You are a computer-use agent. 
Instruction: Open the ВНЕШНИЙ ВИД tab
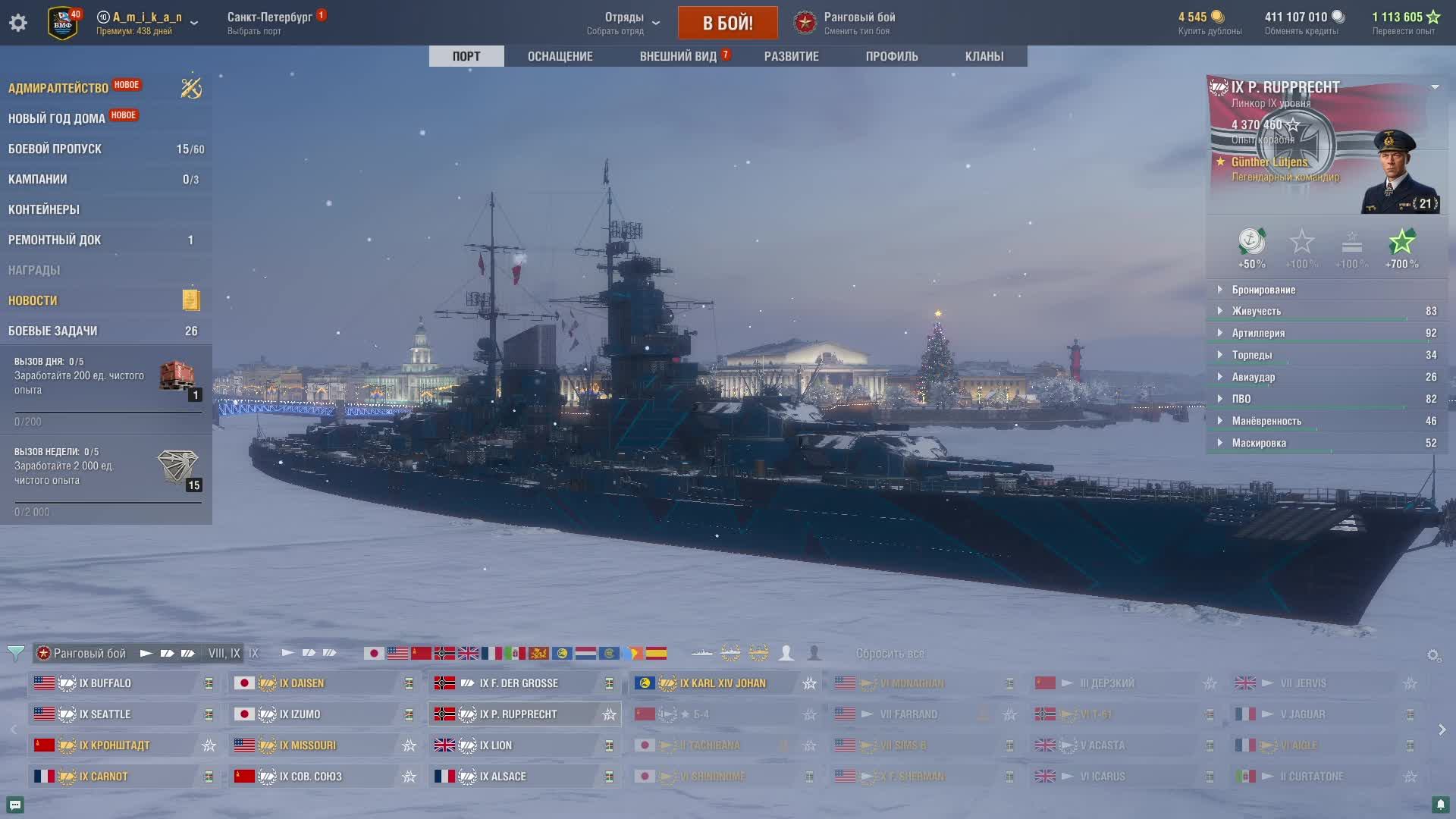(678, 56)
